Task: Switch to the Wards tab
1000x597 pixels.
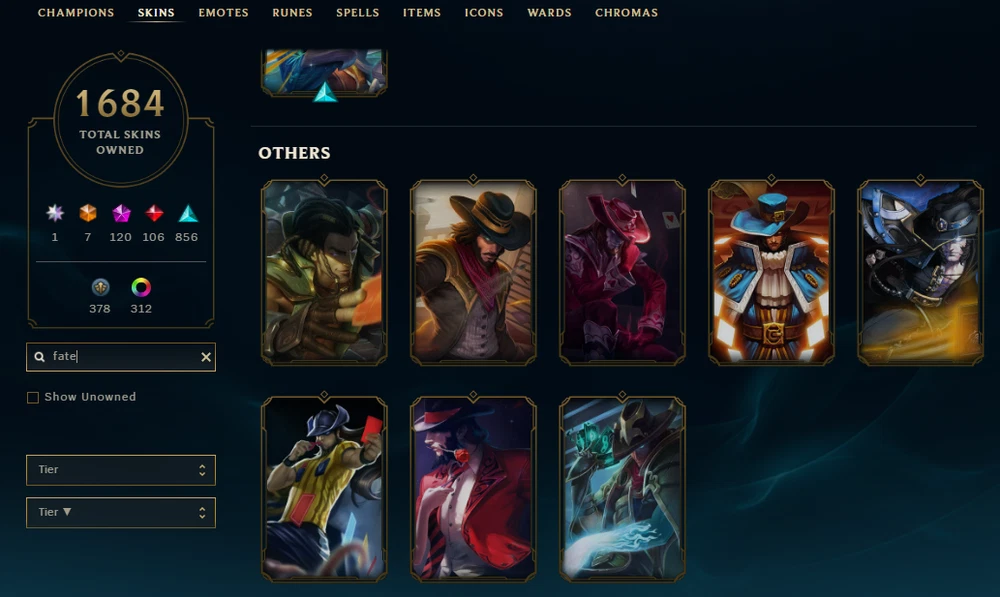Action: (549, 13)
